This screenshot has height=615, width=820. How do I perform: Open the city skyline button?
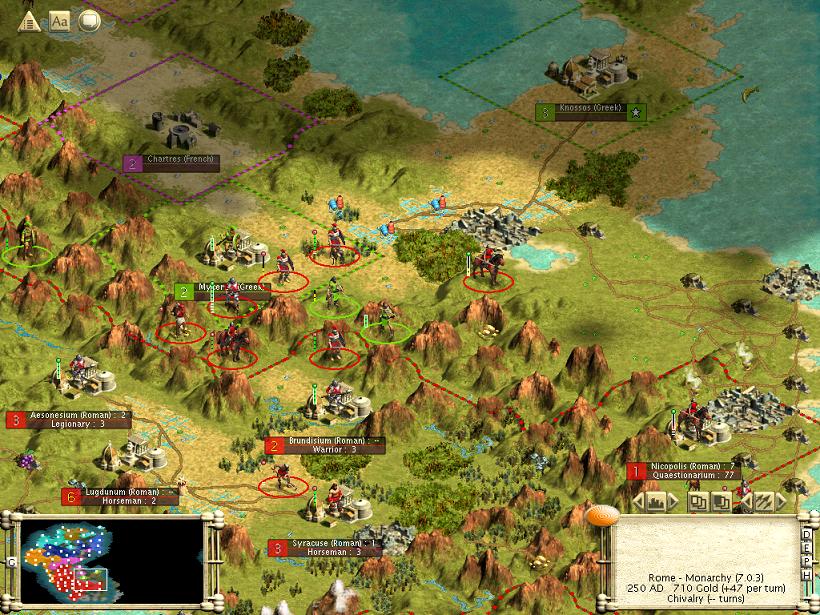click(x=657, y=502)
